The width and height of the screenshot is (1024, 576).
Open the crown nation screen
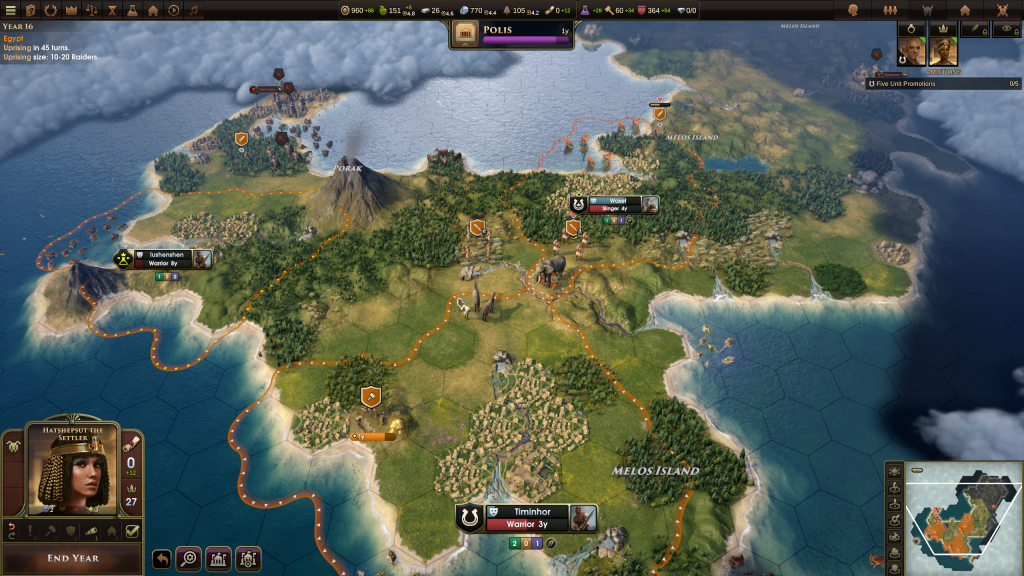tap(71, 10)
